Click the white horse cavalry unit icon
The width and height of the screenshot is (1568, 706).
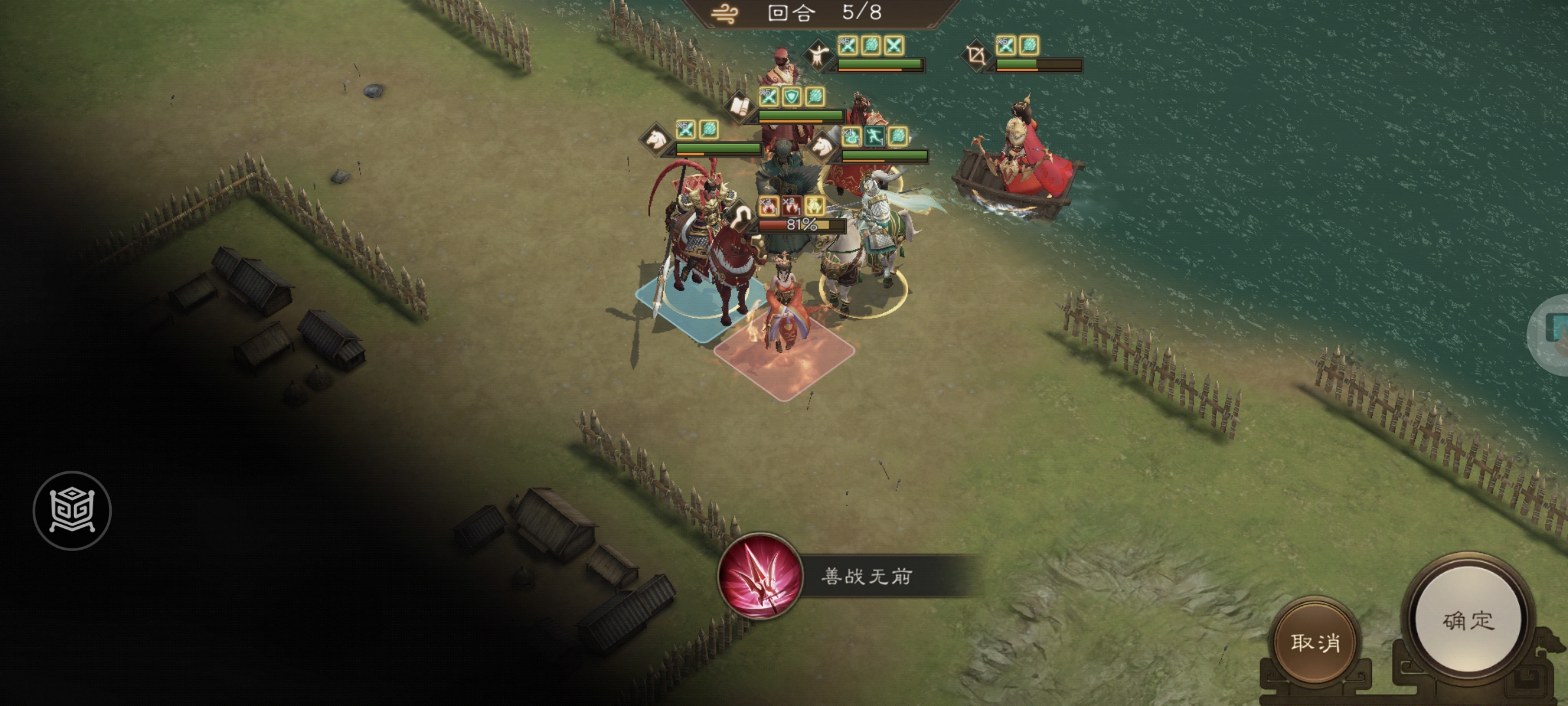tap(656, 138)
